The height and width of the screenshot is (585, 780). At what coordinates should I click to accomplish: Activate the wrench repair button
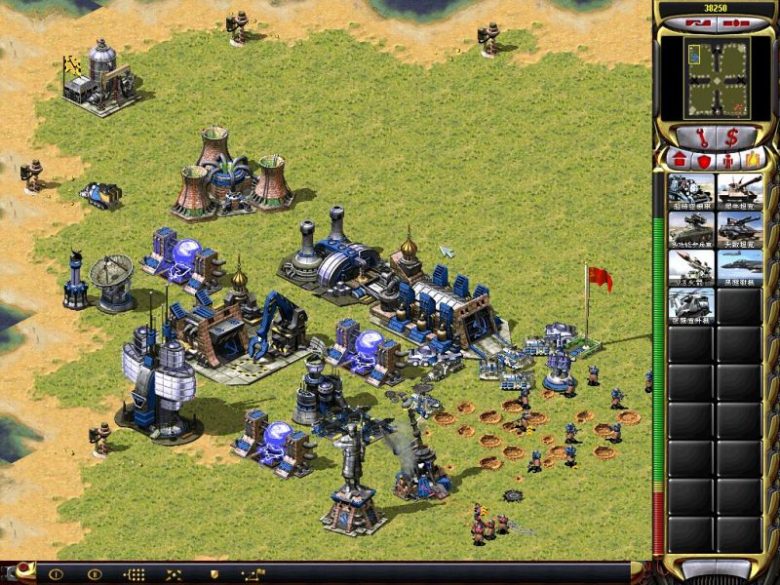tap(699, 137)
